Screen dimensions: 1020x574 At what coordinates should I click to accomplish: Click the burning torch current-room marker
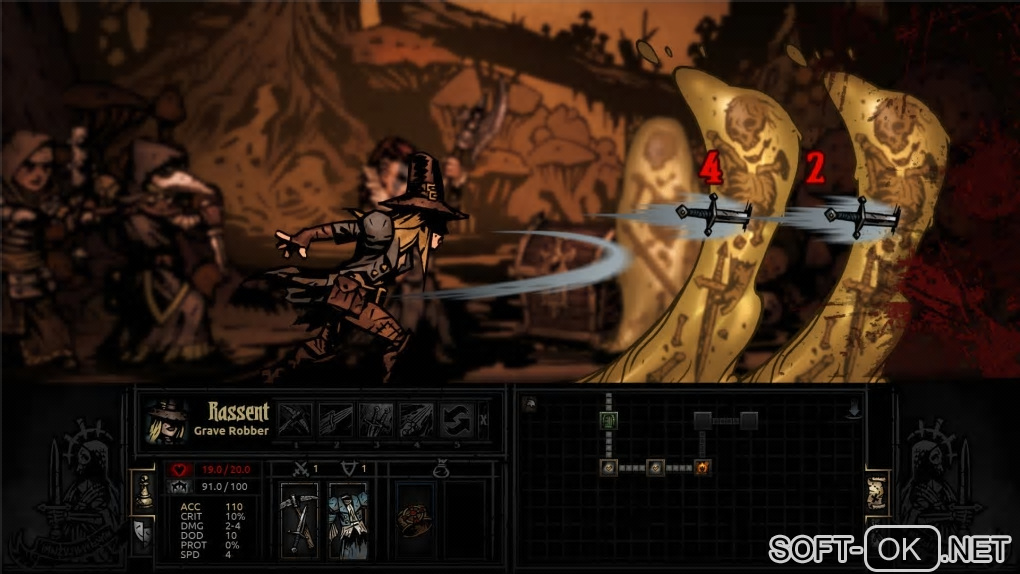pos(702,467)
